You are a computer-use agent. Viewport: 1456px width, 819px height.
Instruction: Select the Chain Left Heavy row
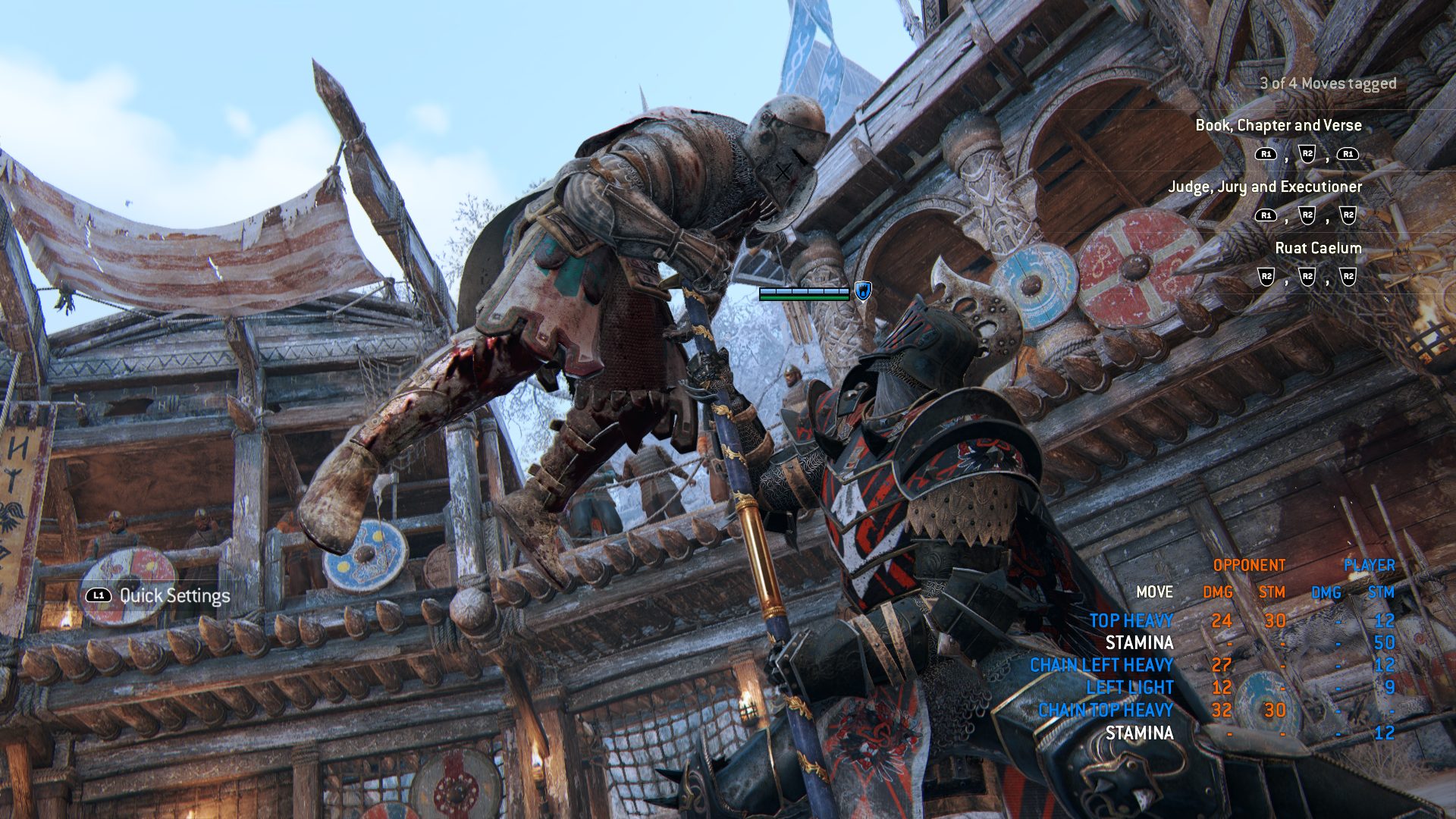(1101, 666)
